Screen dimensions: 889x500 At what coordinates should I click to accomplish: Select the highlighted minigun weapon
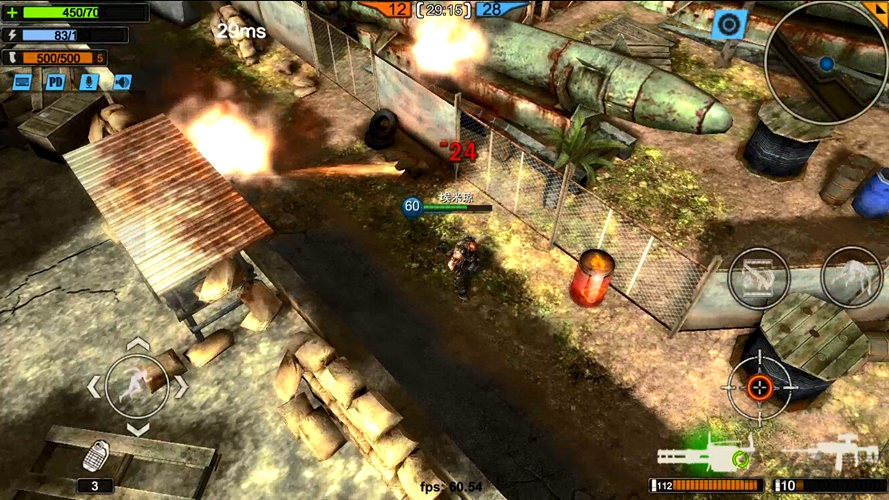(x=703, y=455)
